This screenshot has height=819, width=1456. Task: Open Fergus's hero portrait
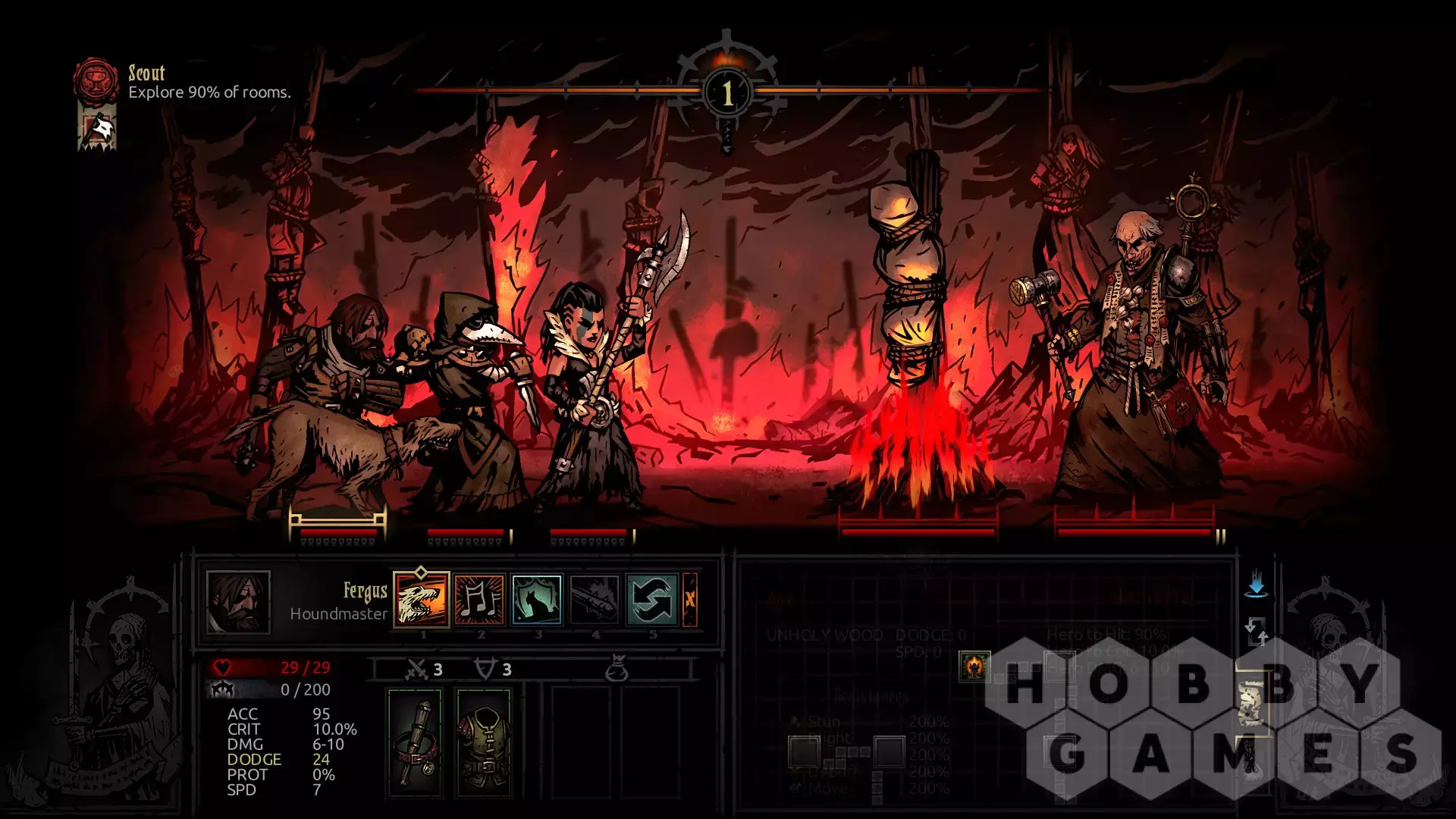tap(238, 602)
